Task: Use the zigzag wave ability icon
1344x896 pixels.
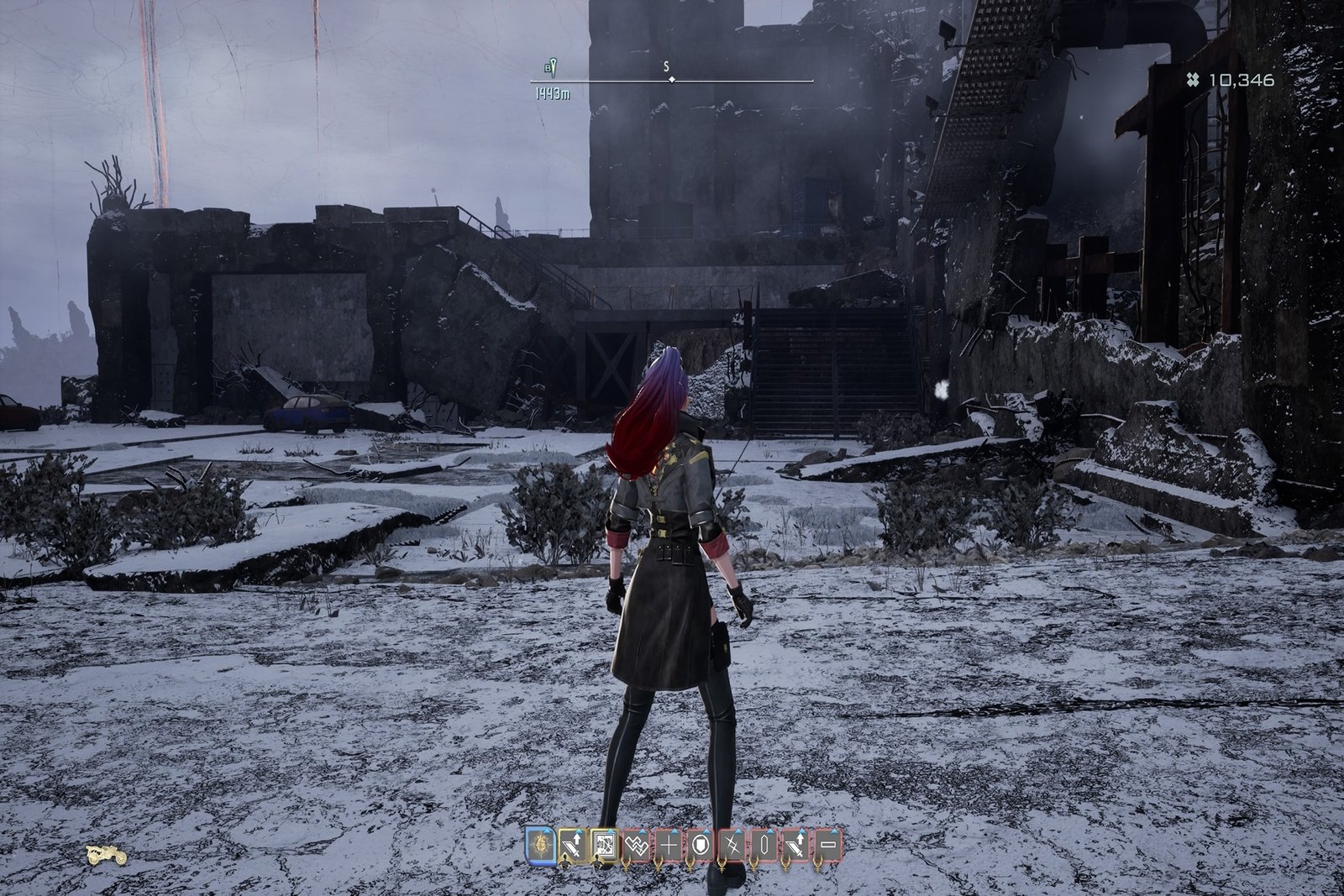Action: pyautogui.click(x=636, y=846)
